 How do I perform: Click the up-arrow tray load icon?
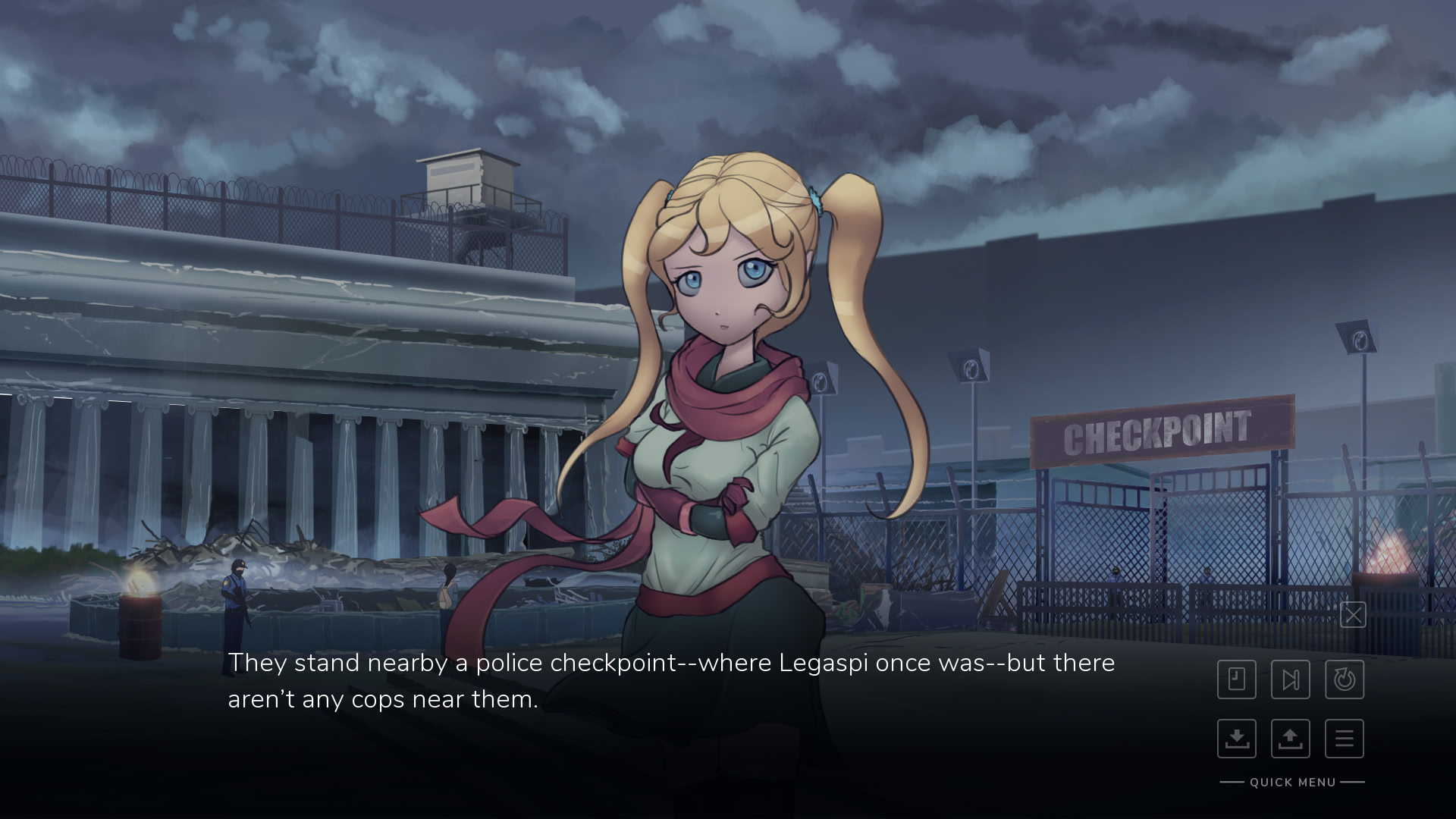click(1291, 739)
